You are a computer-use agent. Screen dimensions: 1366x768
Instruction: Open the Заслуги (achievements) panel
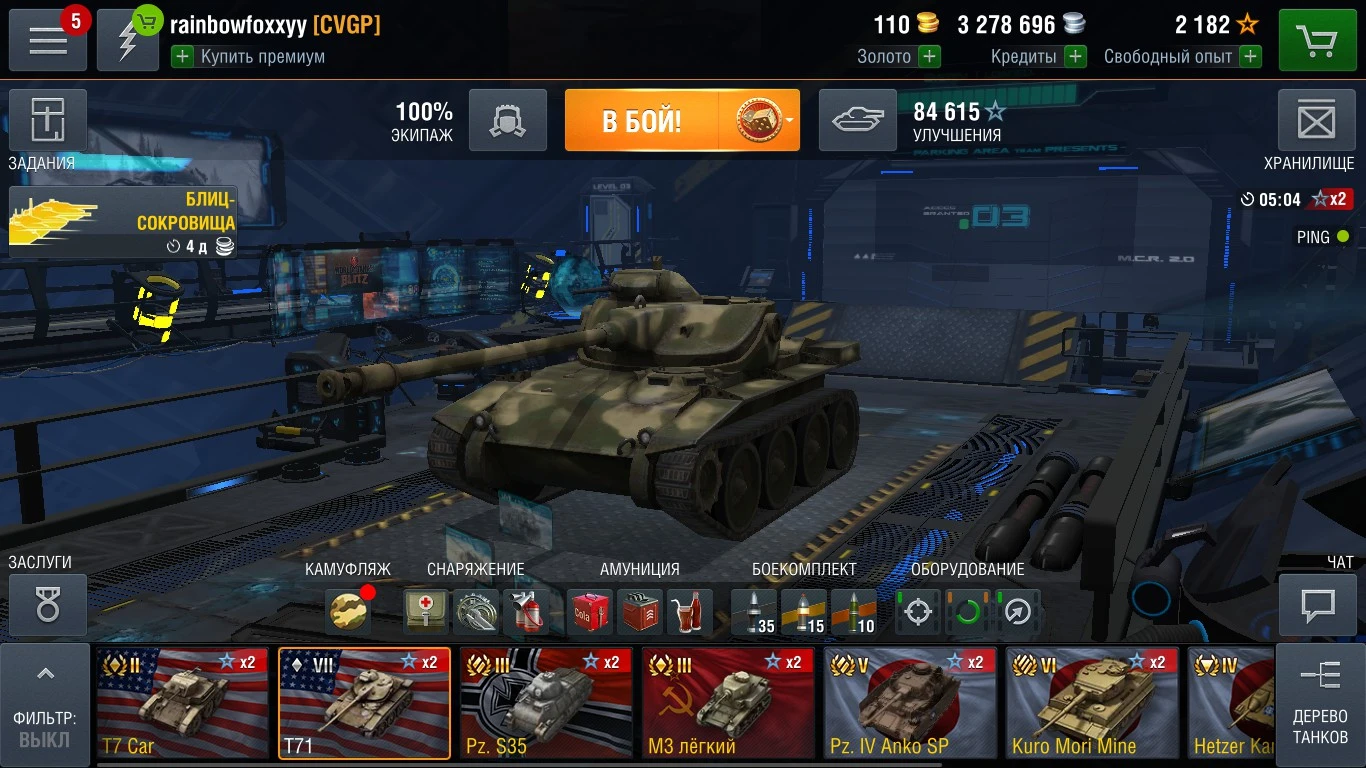pyautogui.click(x=47, y=604)
